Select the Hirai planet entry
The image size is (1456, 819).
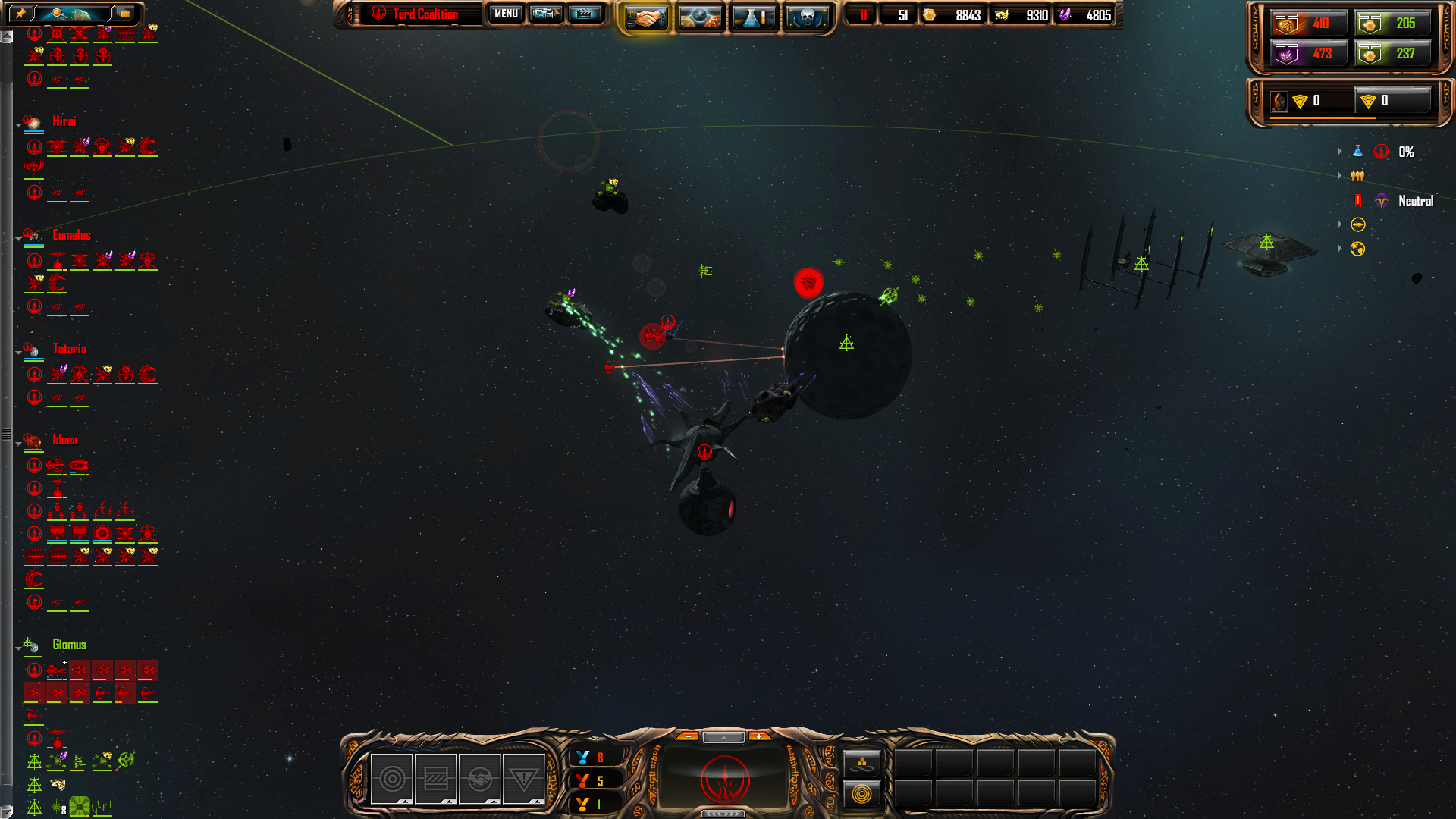tap(64, 121)
